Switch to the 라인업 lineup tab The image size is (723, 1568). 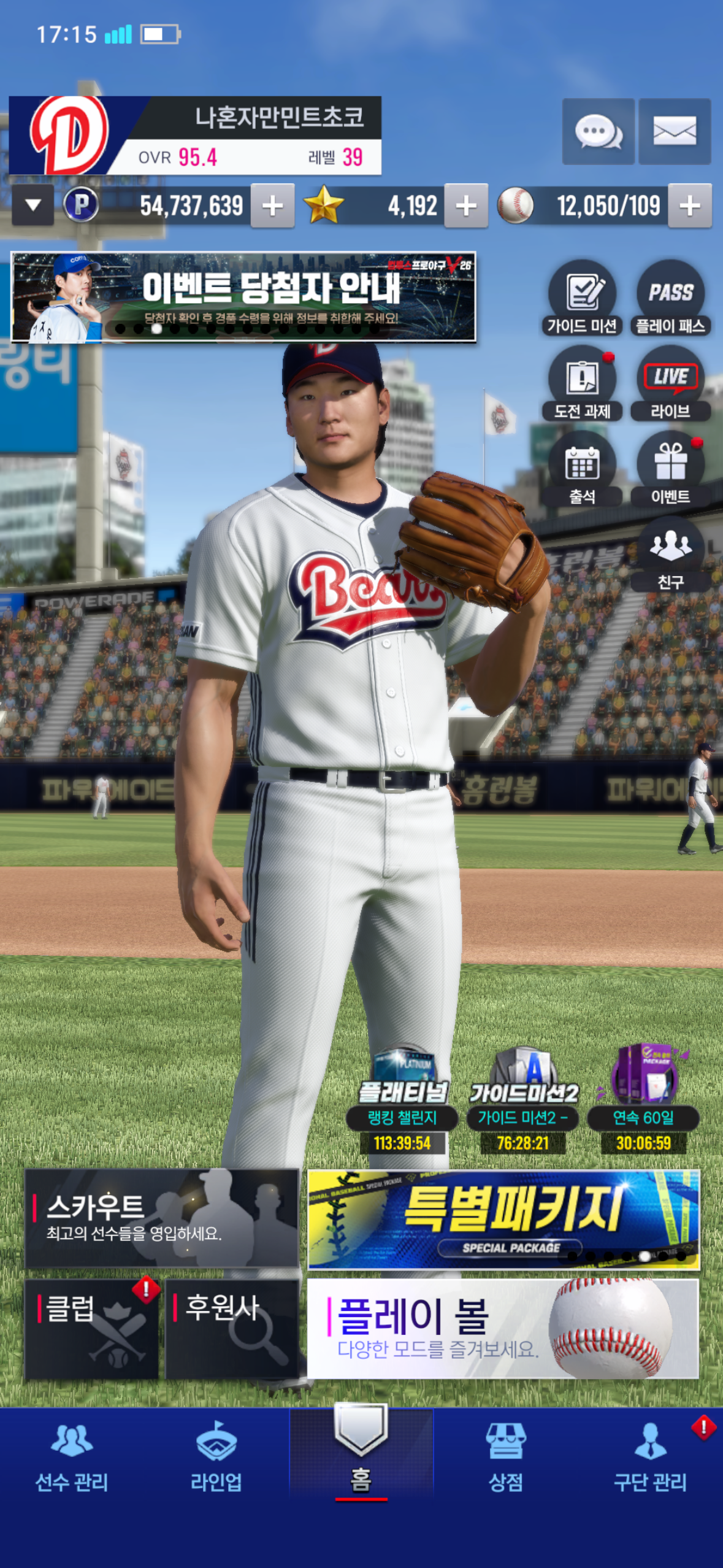tap(216, 1456)
